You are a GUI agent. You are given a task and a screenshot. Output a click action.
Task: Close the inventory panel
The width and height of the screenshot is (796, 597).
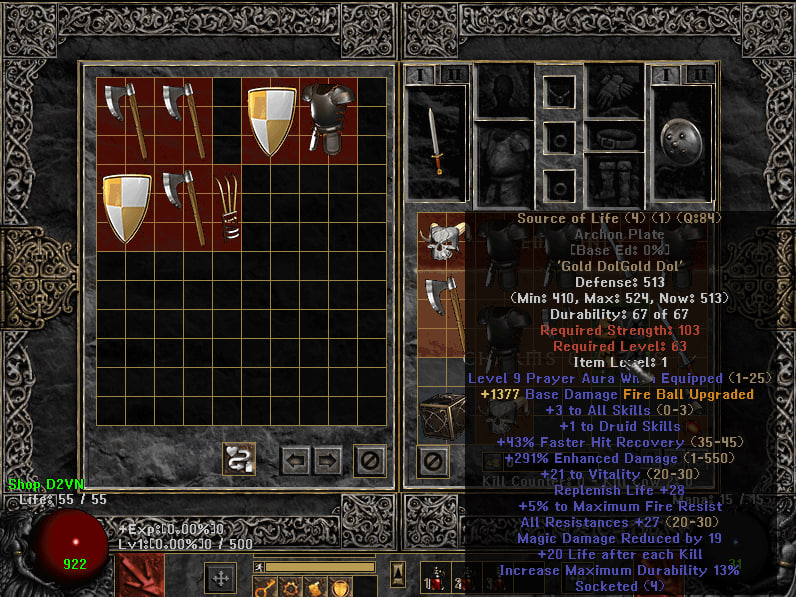[x=432, y=461]
